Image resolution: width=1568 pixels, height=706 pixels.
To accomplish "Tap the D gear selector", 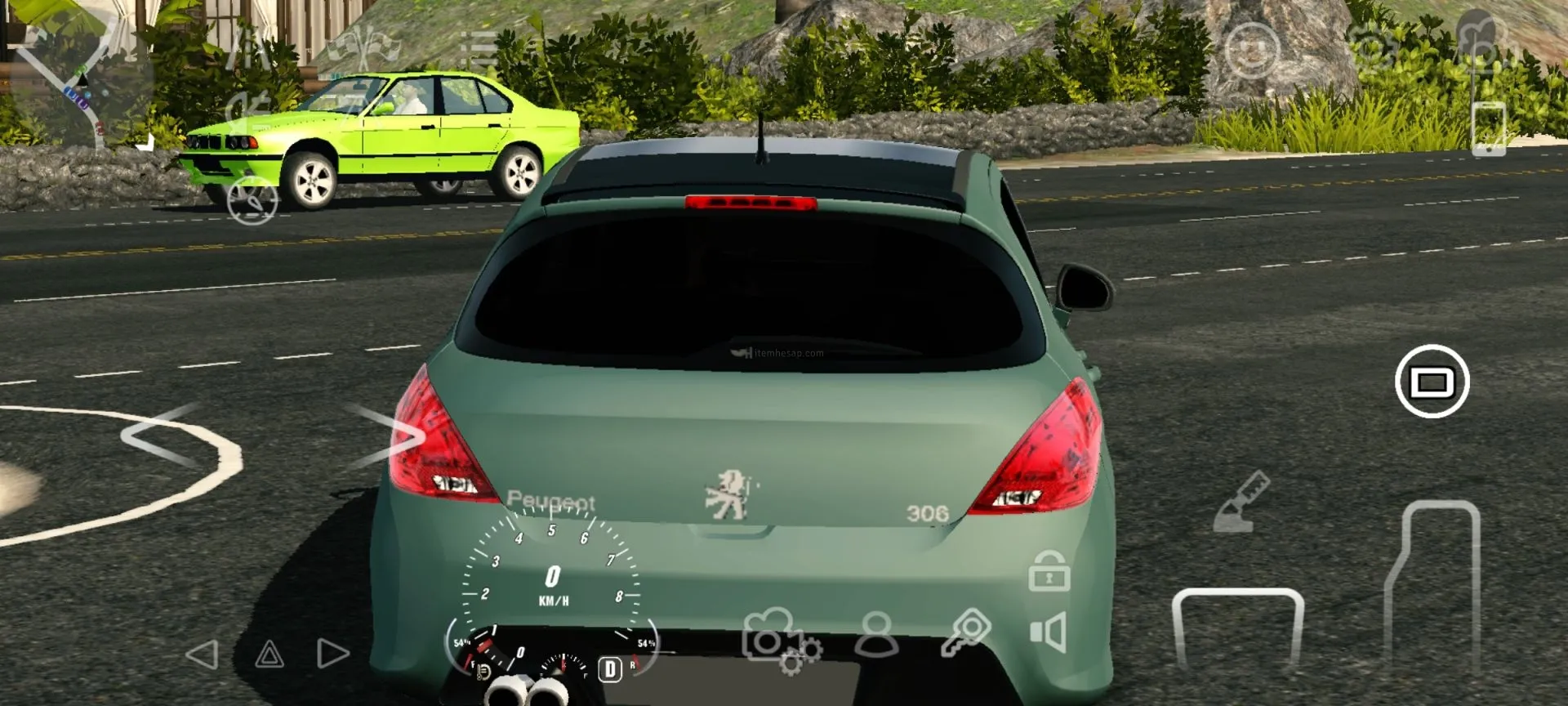I will [609, 669].
